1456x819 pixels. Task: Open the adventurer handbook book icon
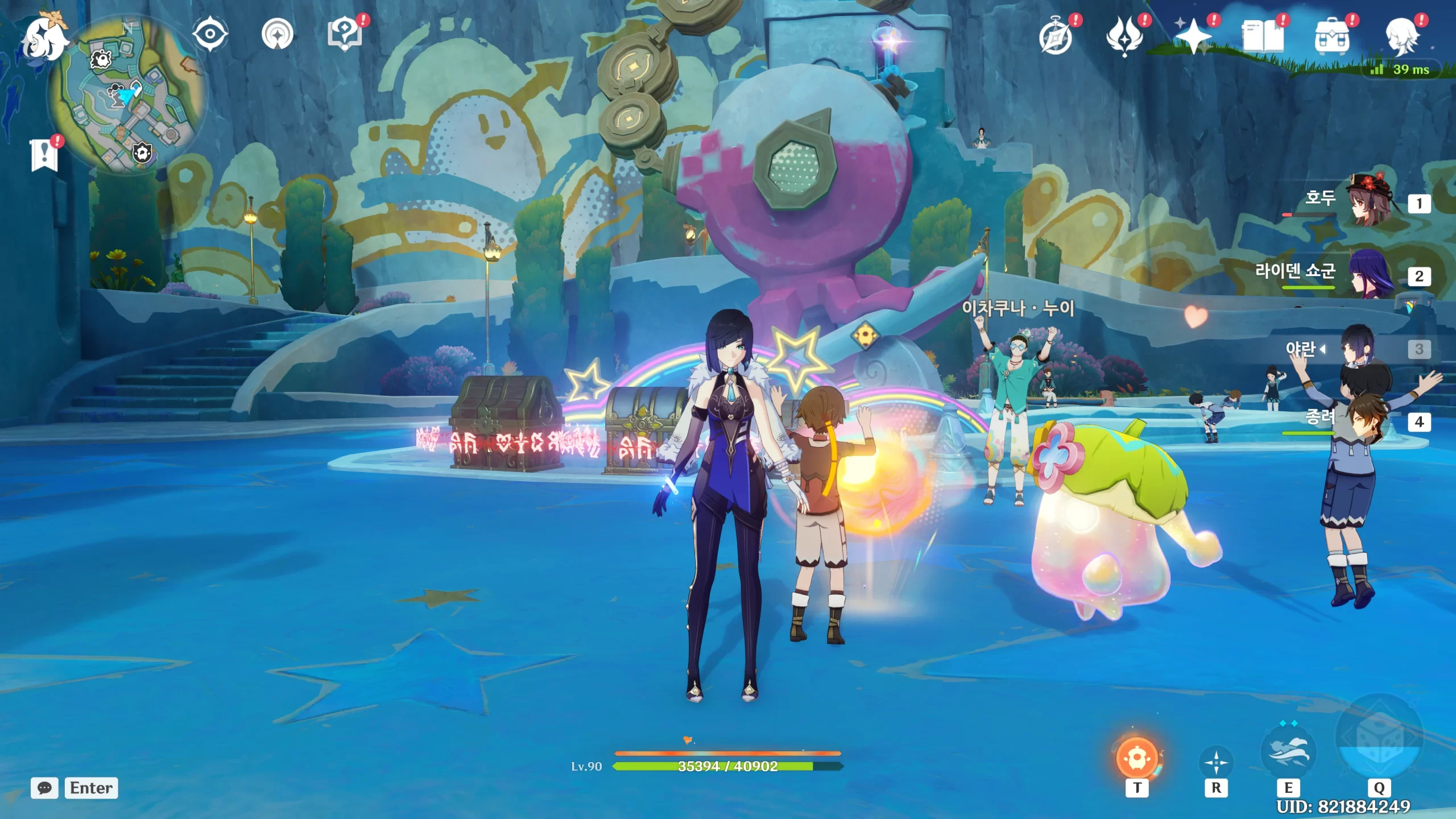click(1263, 36)
